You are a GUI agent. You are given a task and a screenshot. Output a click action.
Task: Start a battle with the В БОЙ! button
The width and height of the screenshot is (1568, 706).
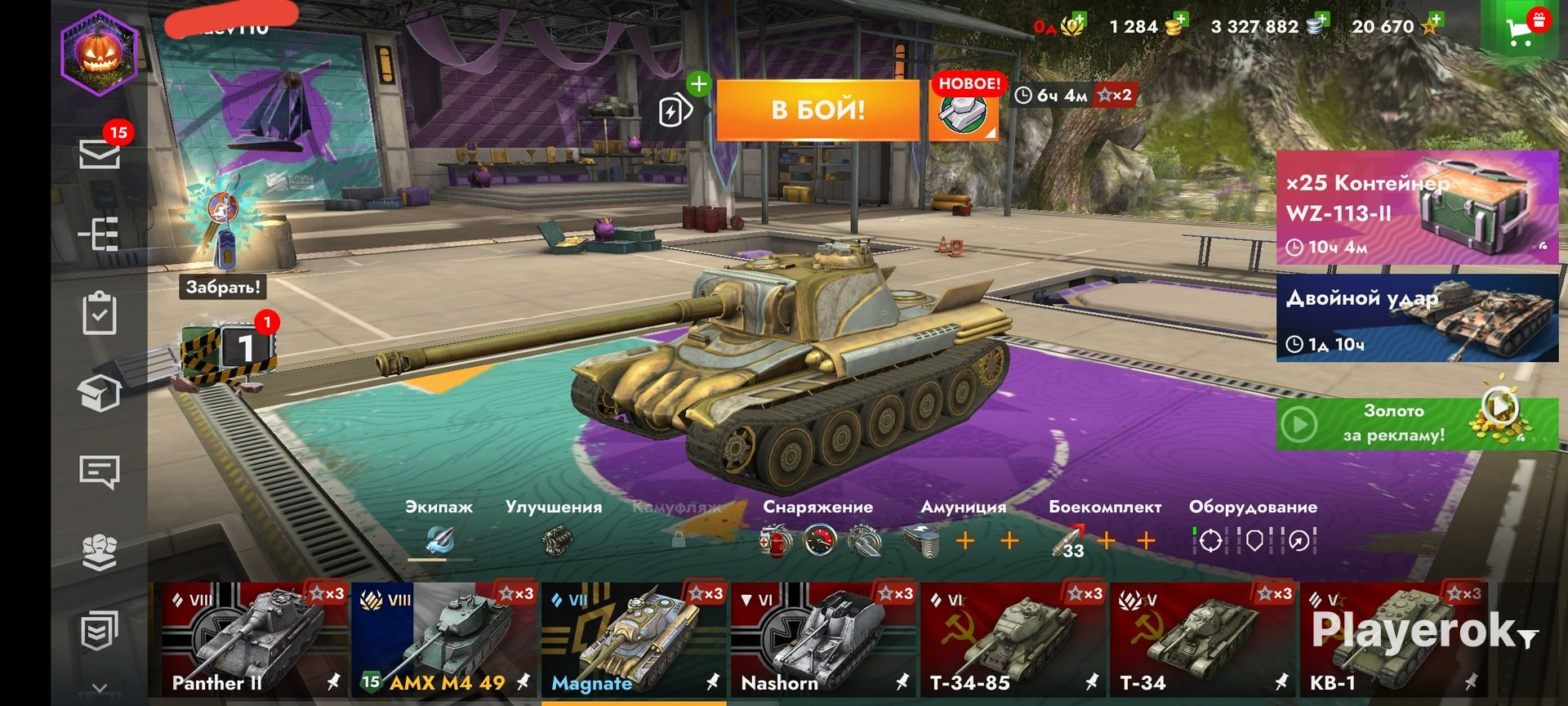[x=817, y=109]
